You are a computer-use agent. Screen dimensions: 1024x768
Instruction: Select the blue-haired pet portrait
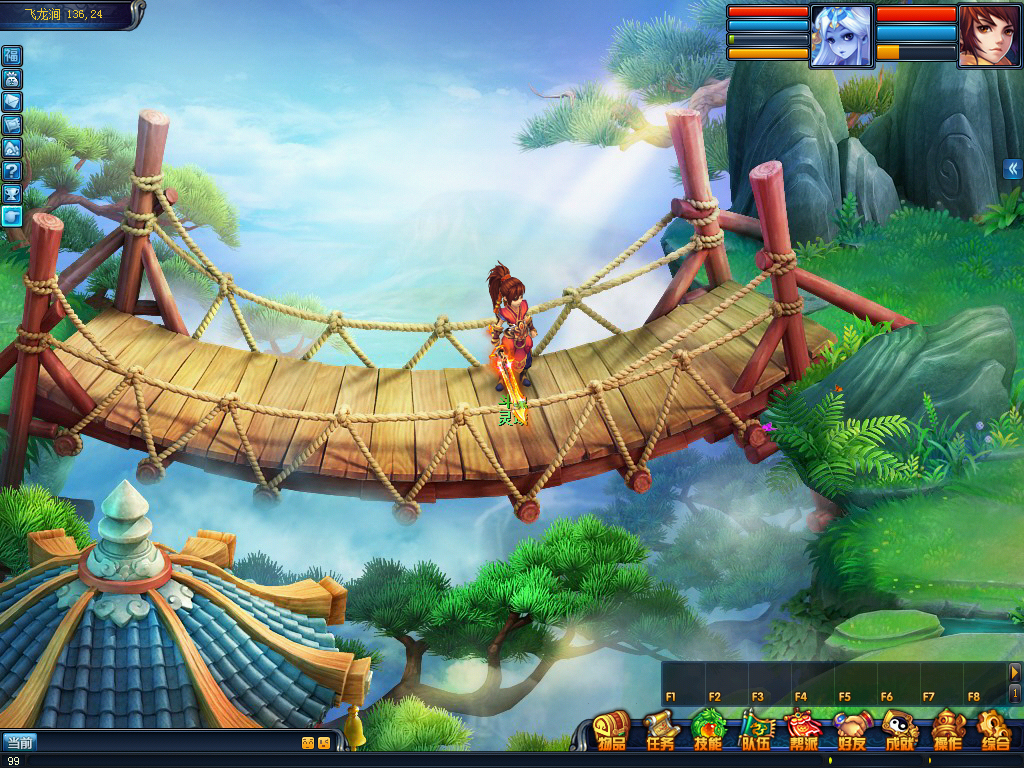click(841, 36)
